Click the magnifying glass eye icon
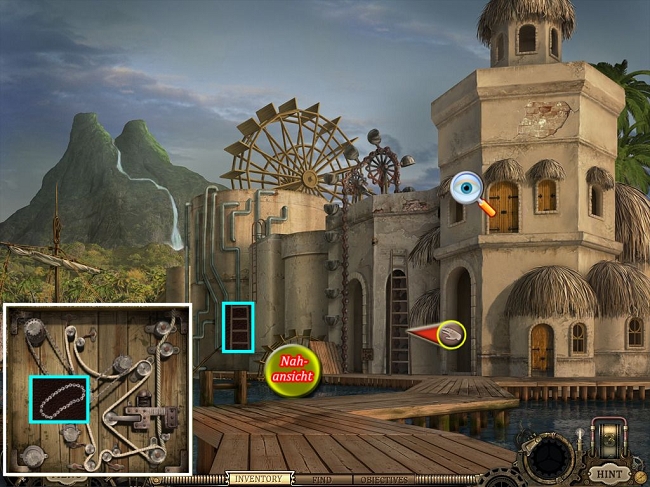Screen dimensions: 650x487 point(469,190)
